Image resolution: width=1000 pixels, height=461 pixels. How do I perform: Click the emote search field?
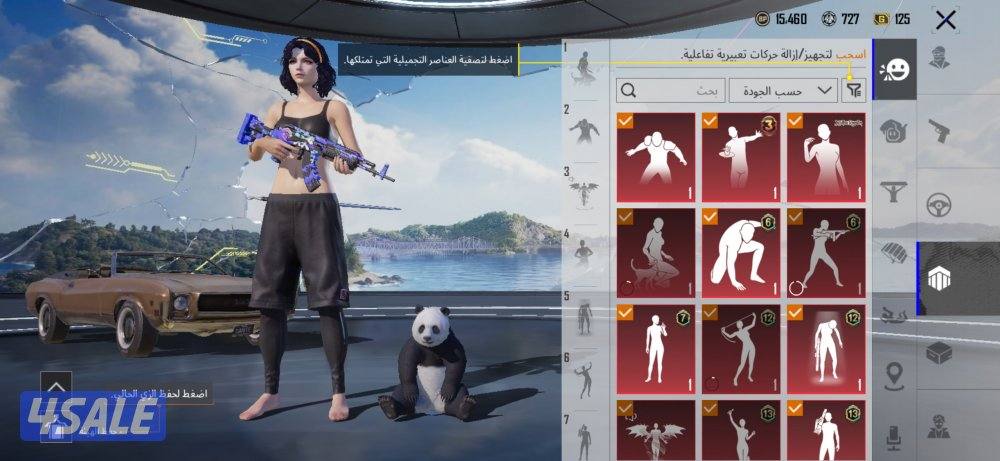tap(670, 91)
